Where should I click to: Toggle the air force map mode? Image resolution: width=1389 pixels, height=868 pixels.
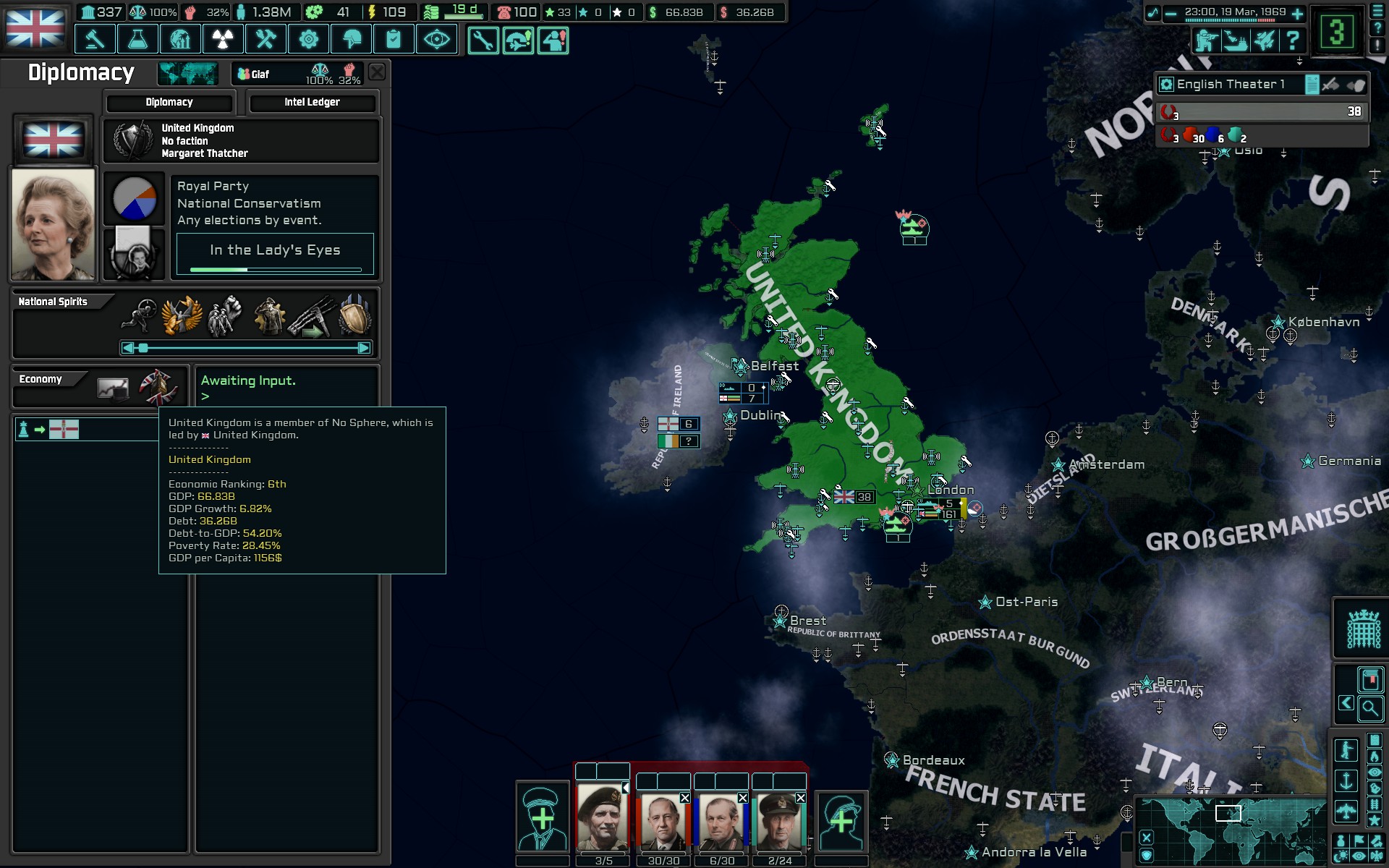(1346, 812)
